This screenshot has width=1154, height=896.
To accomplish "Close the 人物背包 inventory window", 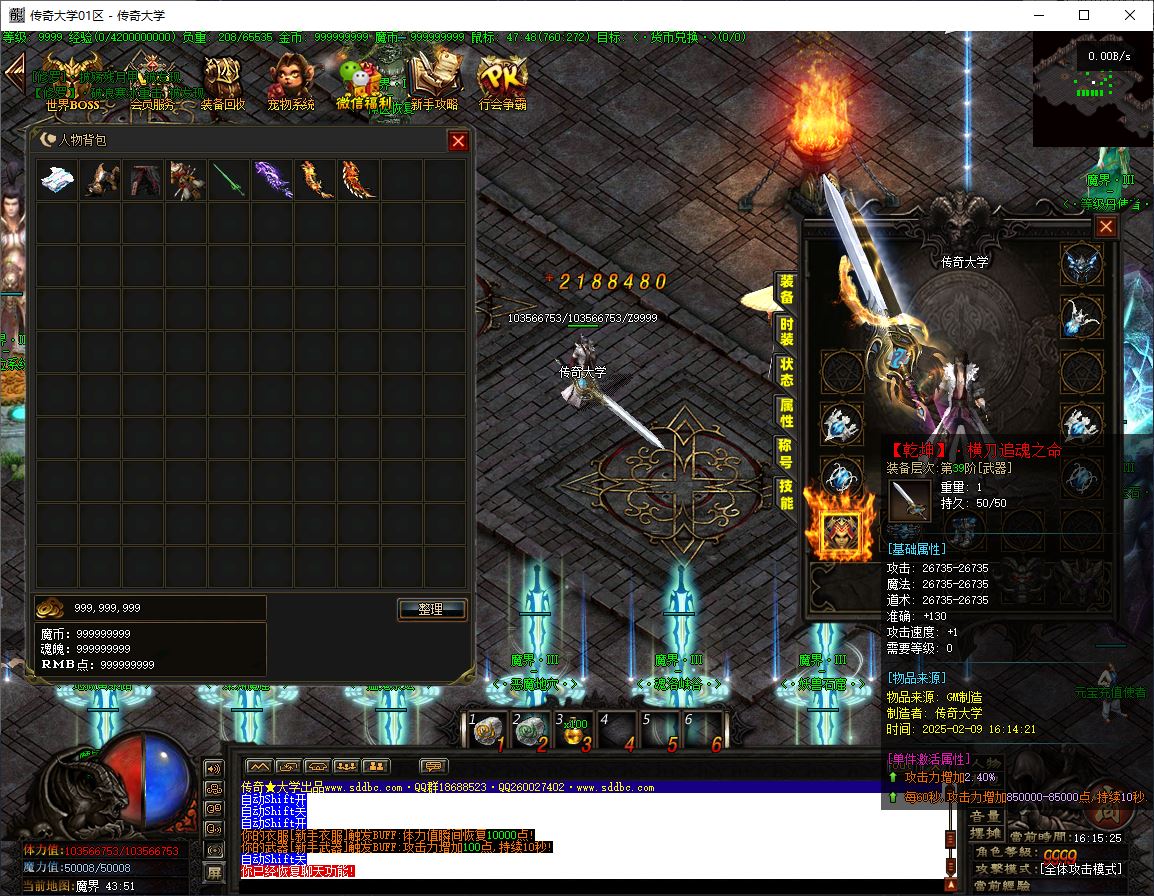I will (458, 141).
